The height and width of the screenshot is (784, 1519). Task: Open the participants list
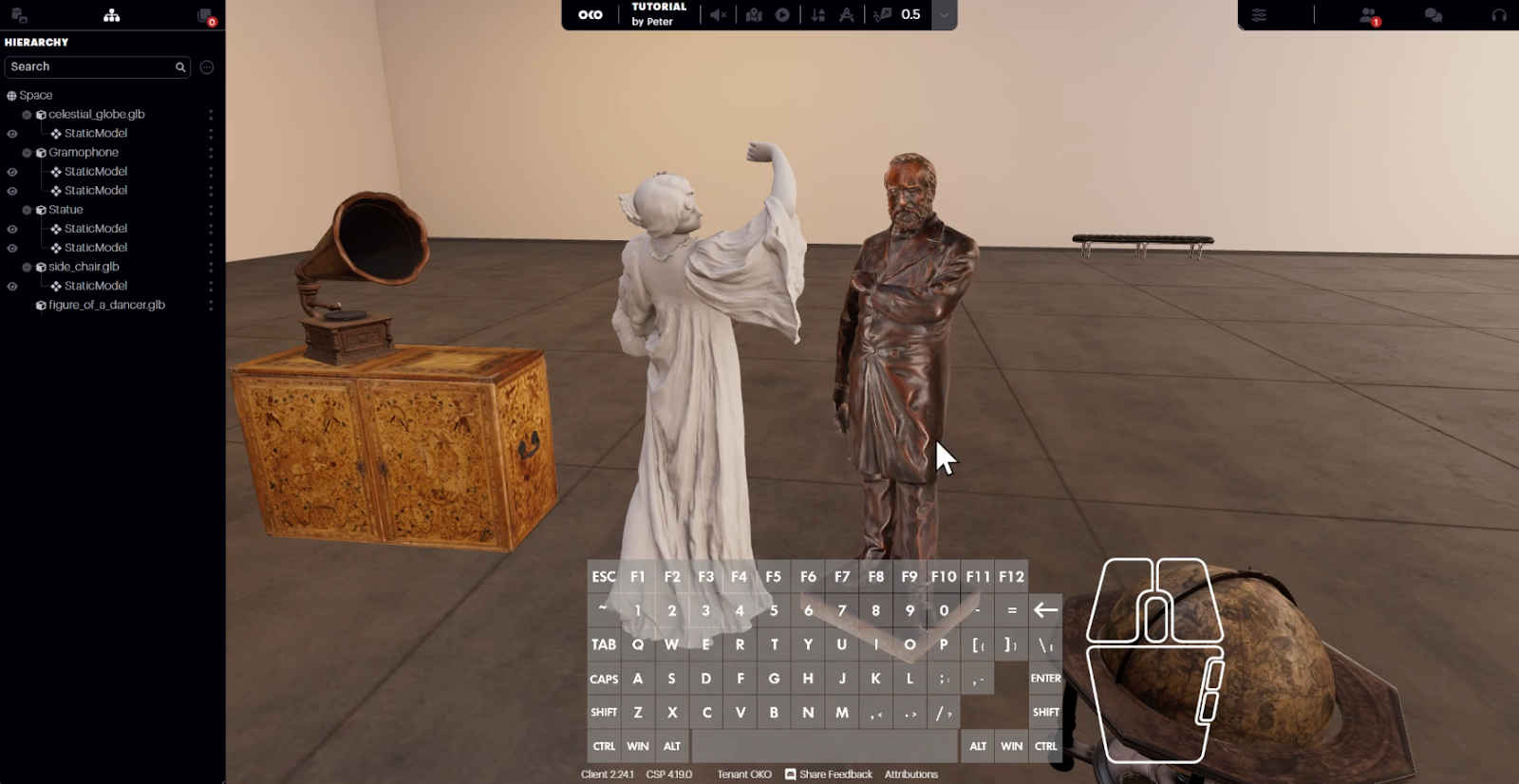coord(1369,15)
